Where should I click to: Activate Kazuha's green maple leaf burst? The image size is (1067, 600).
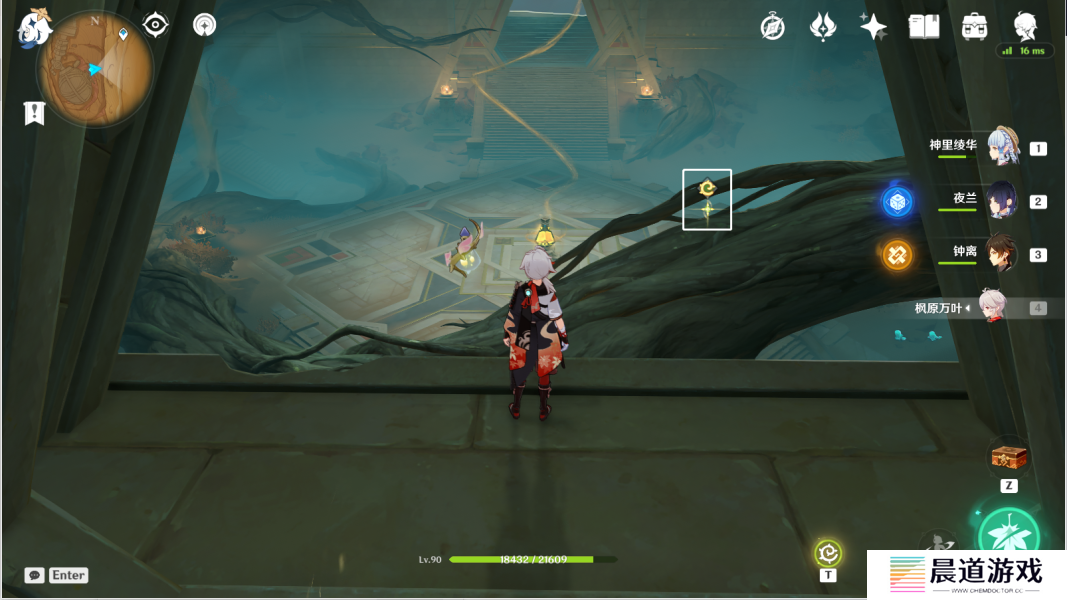[1009, 537]
